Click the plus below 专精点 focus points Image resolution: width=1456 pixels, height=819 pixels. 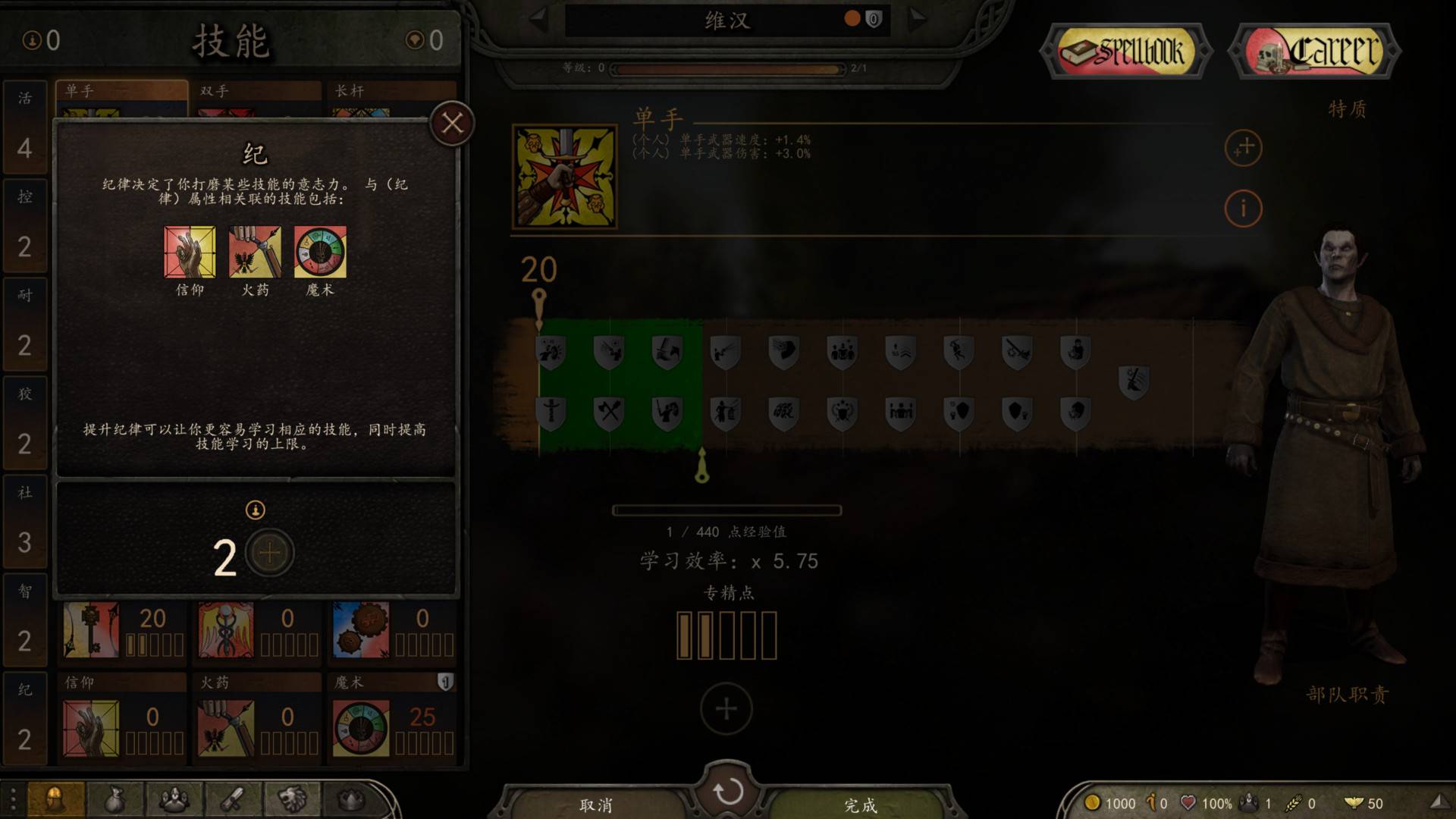(726, 707)
